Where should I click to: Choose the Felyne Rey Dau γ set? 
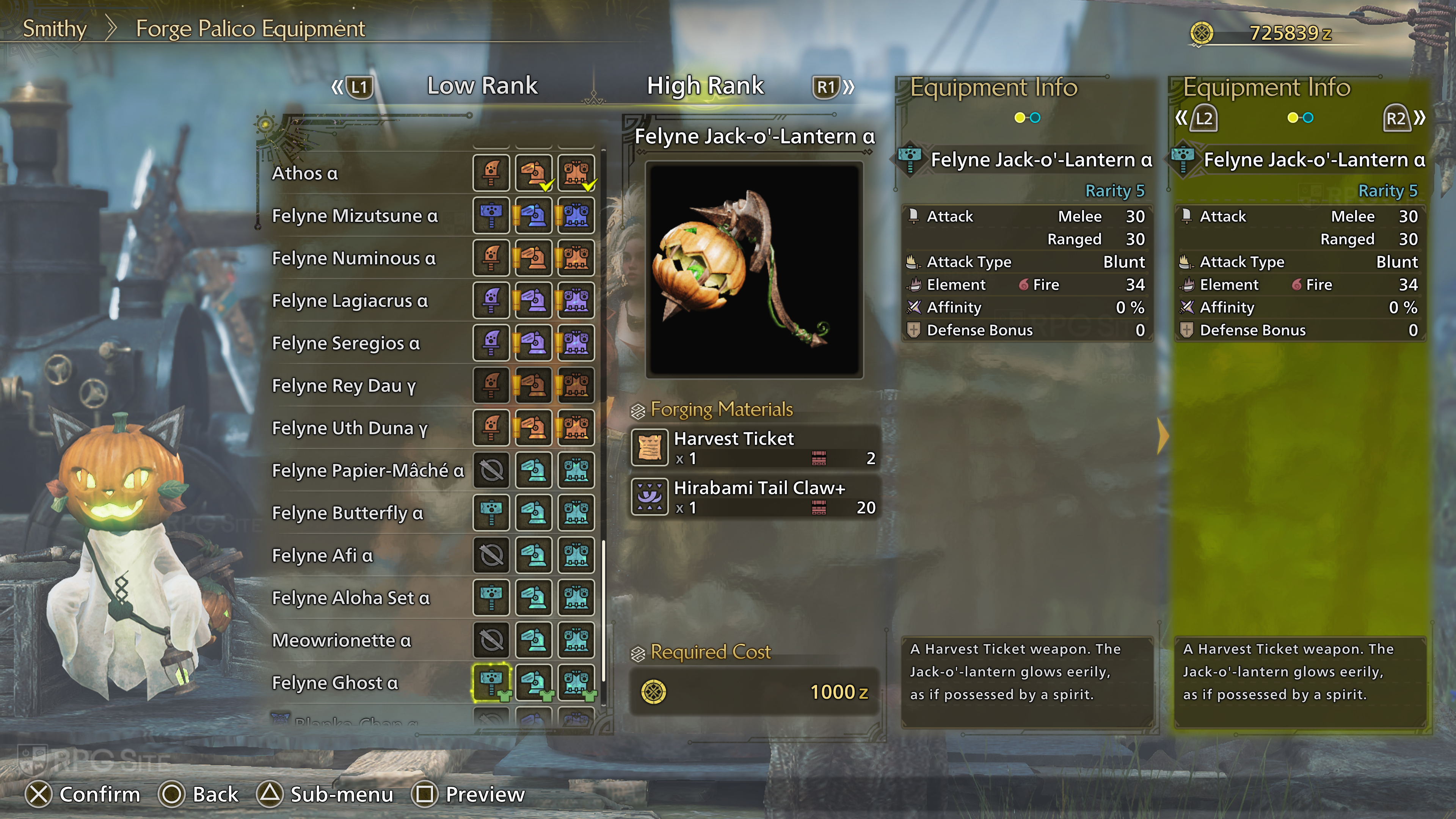coord(344,386)
